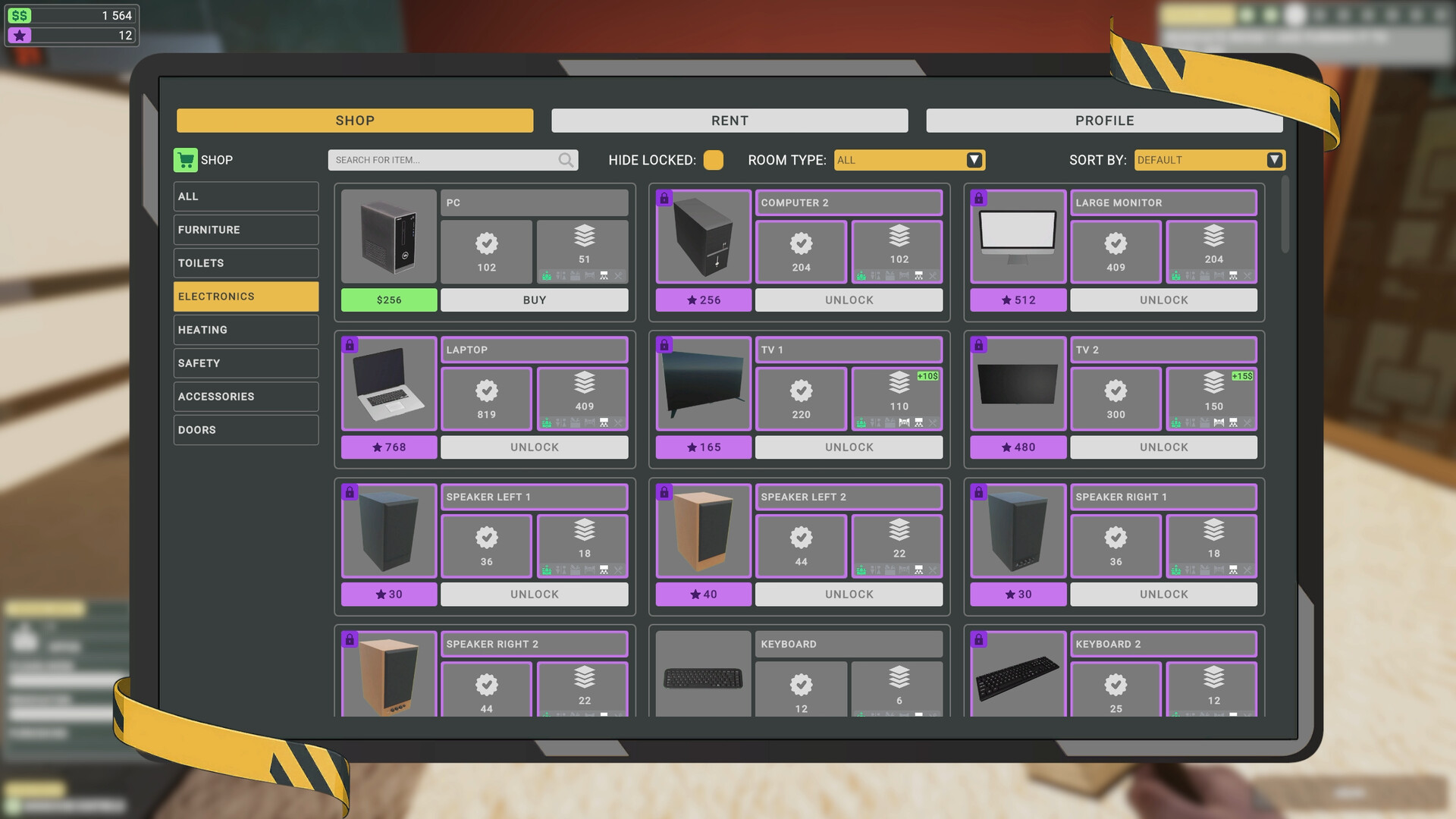This screenshot has height=819, width=1456.
Task: Click the padlock icon on Computer 2
Action: [665, 197]
